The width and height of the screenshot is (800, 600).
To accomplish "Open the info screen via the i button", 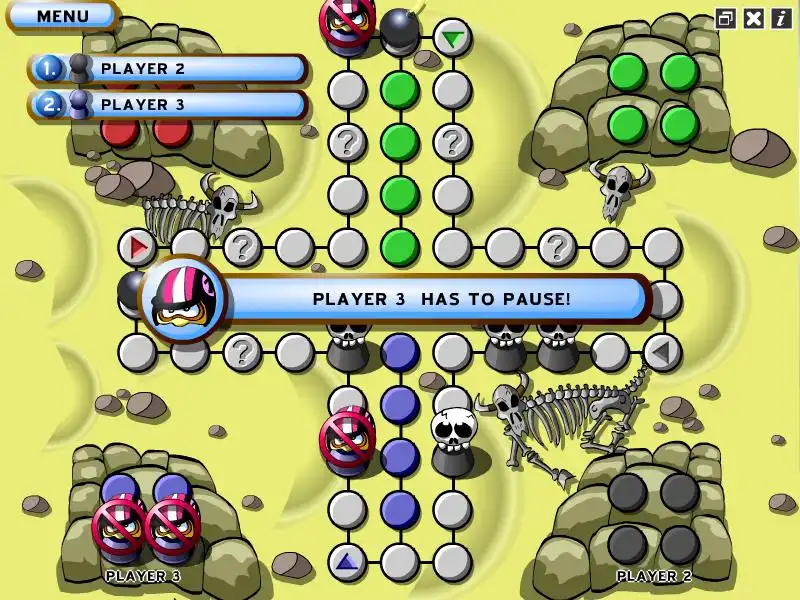I will coord(780,18).
